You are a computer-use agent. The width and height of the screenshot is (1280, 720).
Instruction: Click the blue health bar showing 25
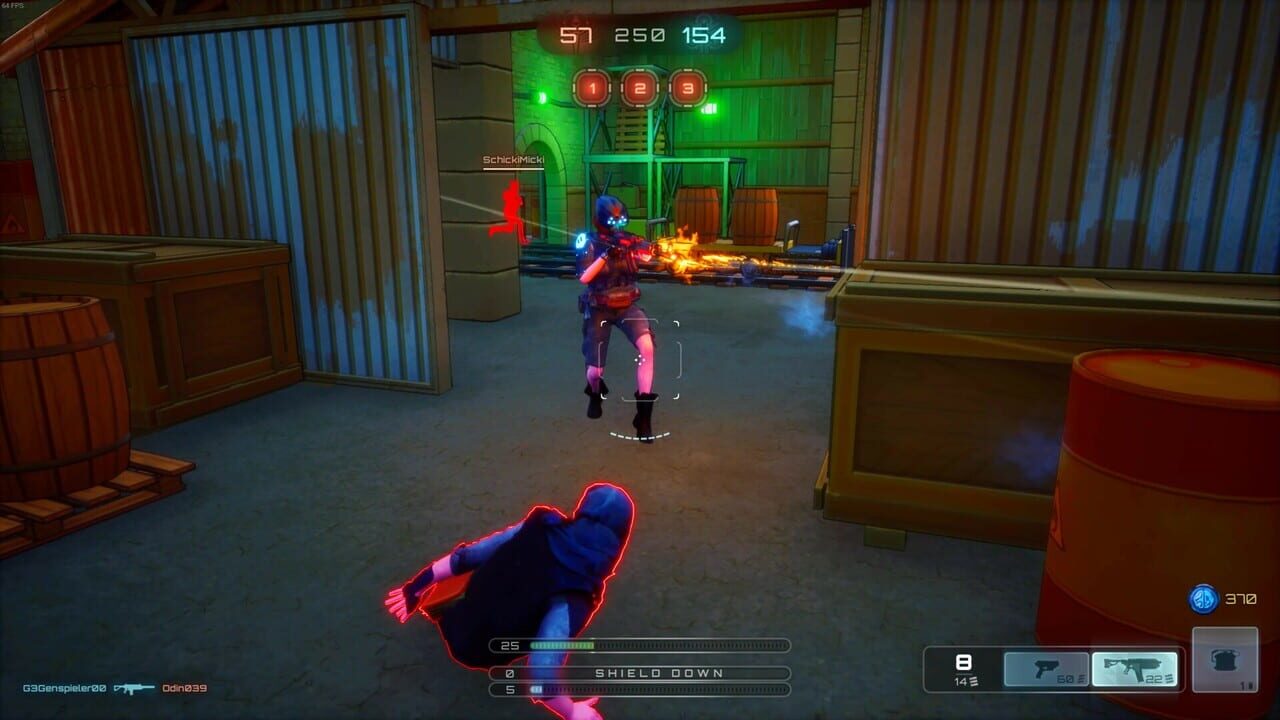640,644
